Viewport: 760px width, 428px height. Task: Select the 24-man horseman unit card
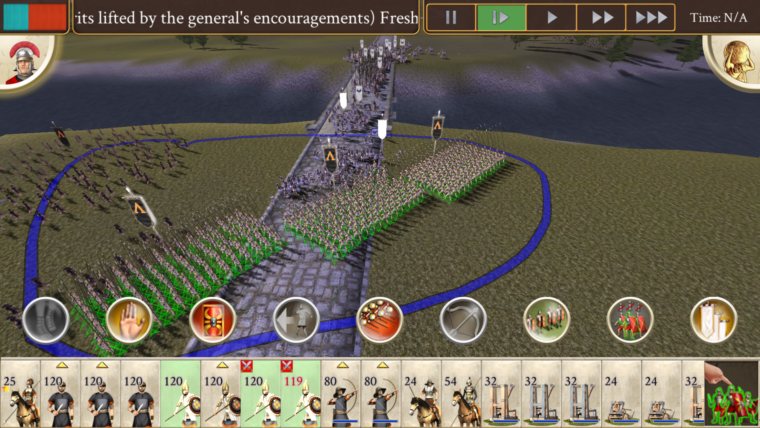point(421,394)
